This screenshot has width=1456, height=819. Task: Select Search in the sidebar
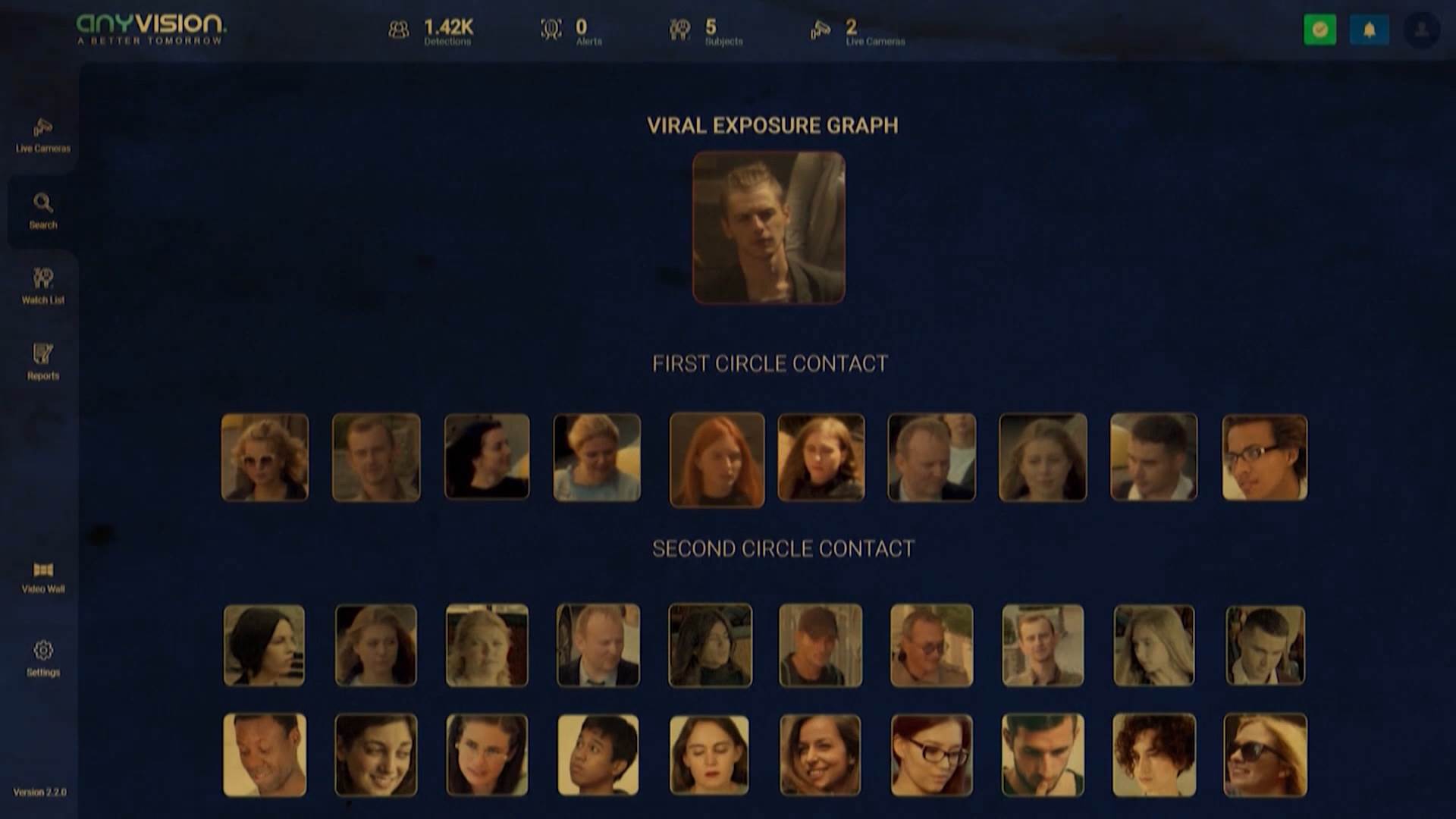(43, 211)
